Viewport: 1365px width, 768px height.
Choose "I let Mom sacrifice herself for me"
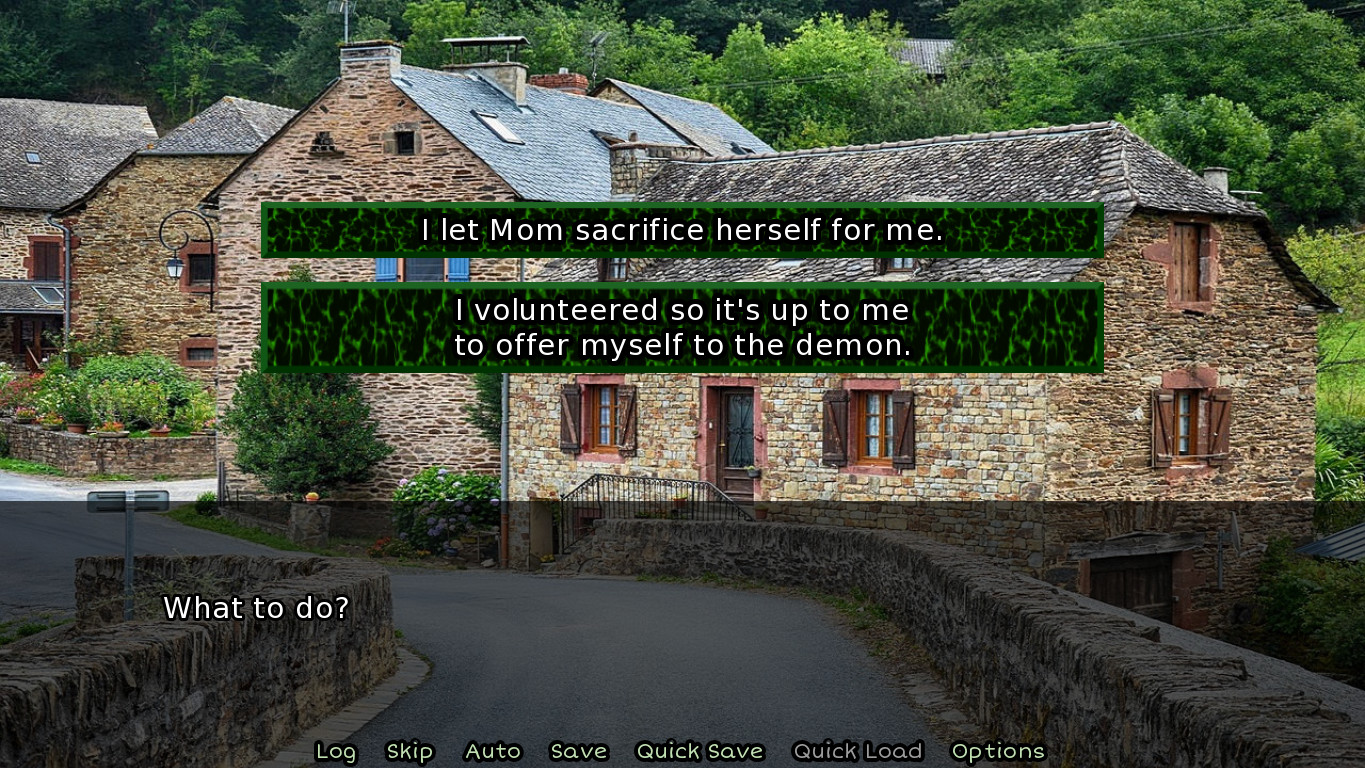682,230
